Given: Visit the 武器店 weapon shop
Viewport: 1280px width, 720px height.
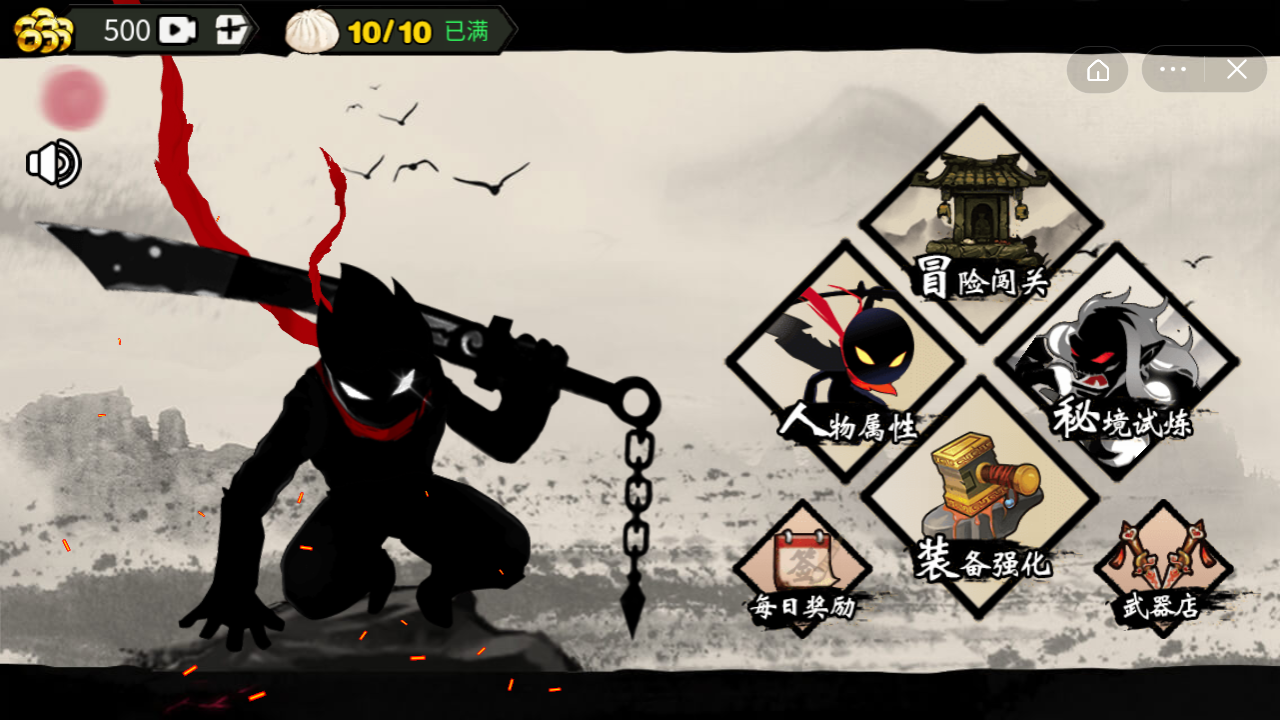Looking at the screenshot, I should (x=1163, y=570).
